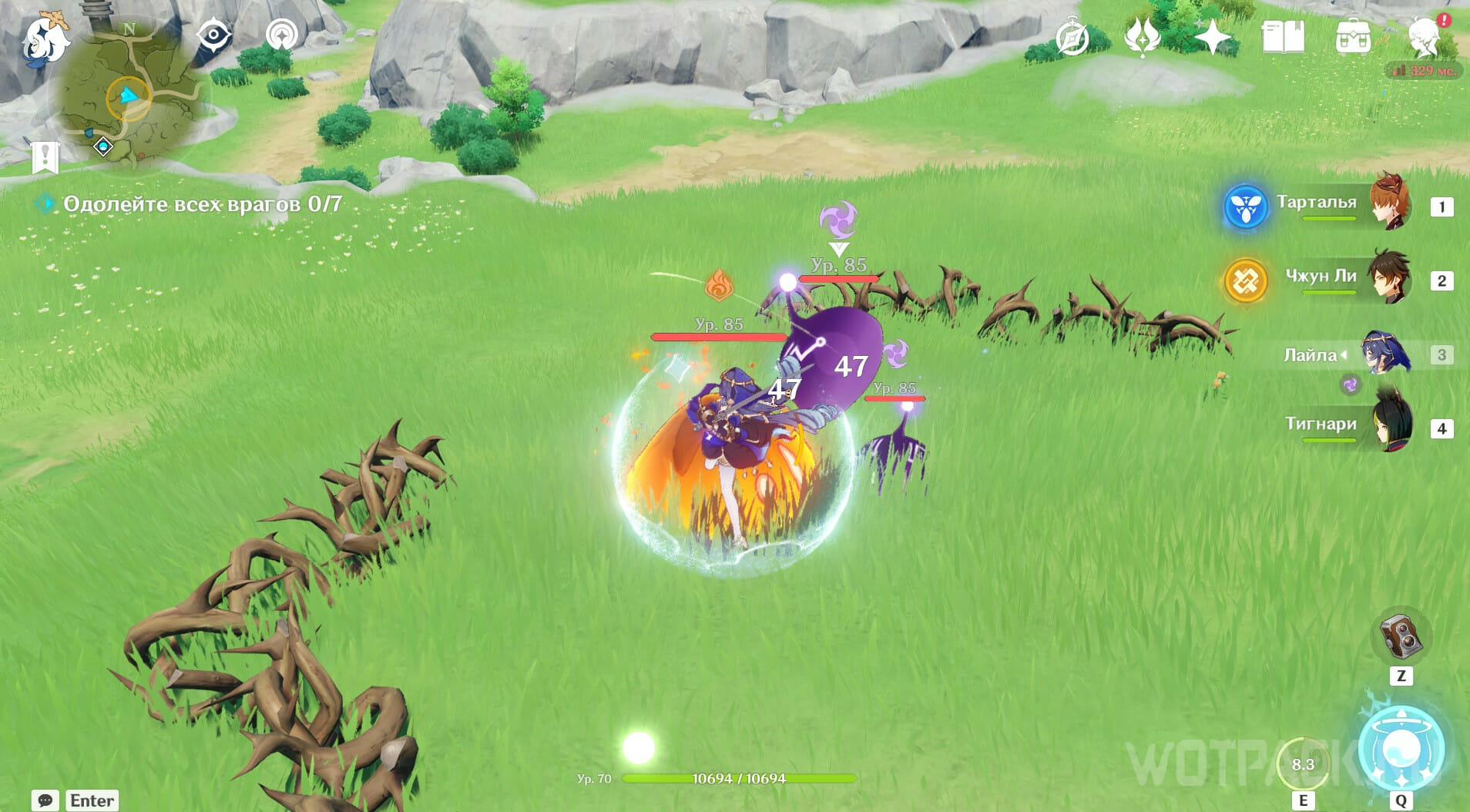Open the quest marker banner icon
1470x812 pixels.
click(45, 156)
